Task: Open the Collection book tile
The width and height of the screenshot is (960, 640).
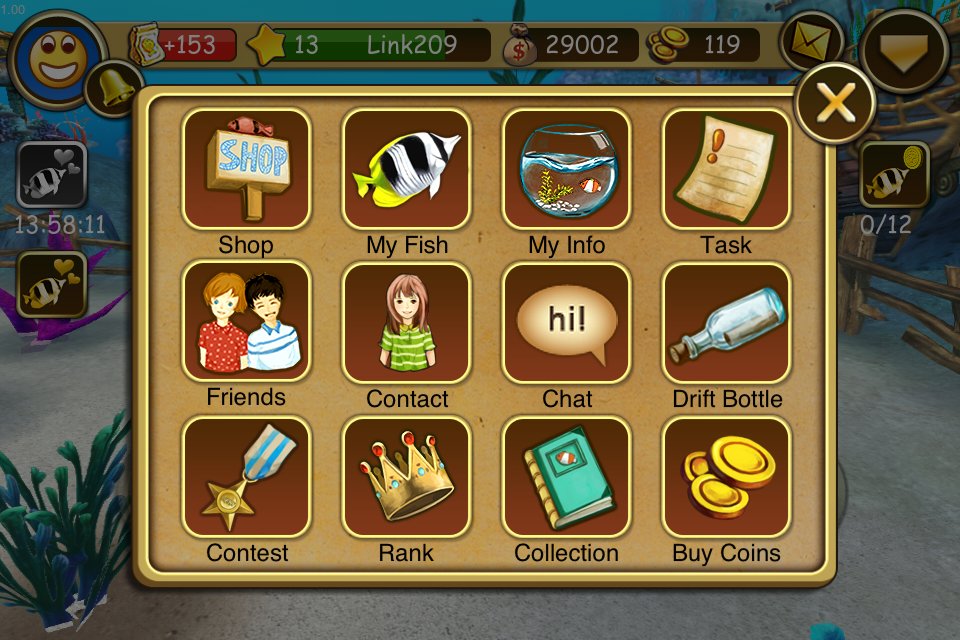Action: click(x=566, y=477)
